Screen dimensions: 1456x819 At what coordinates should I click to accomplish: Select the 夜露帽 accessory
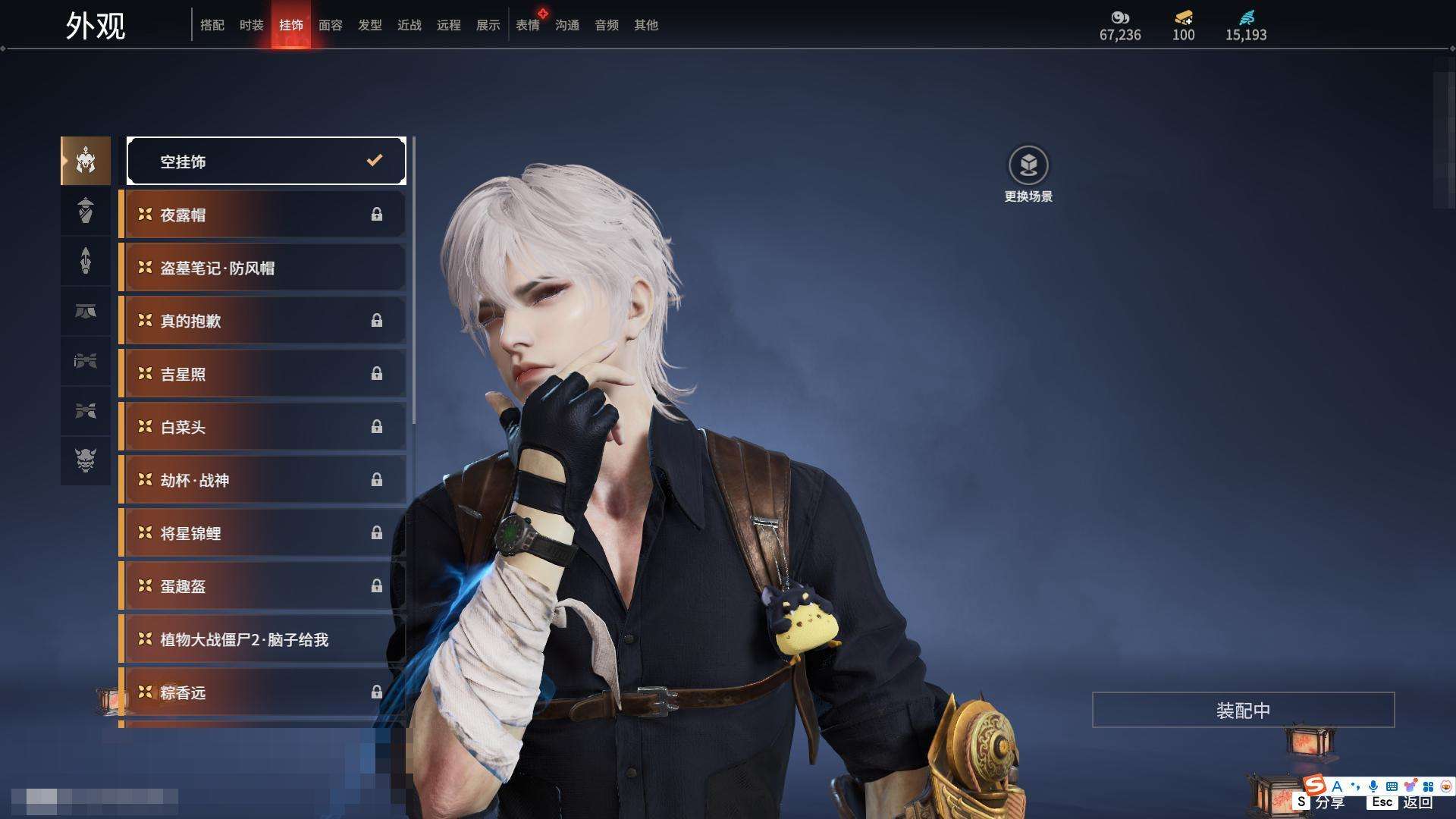(x=263, y=215)
